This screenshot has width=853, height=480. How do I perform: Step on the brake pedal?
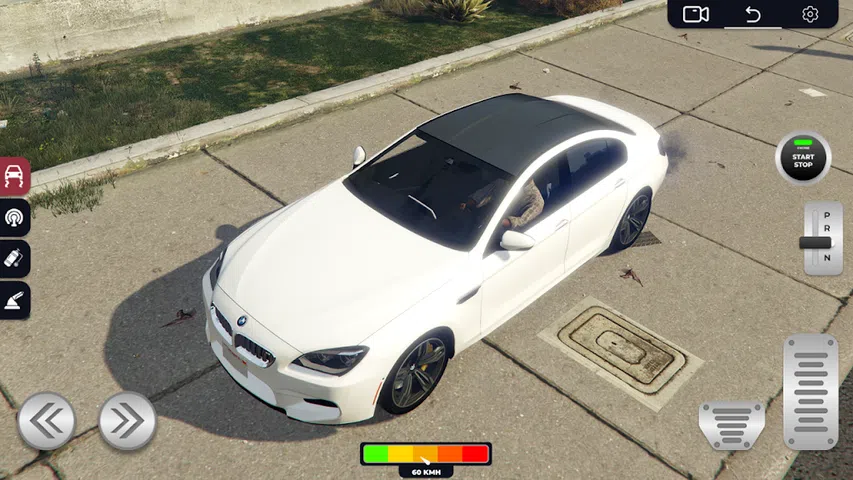(731, 426)
